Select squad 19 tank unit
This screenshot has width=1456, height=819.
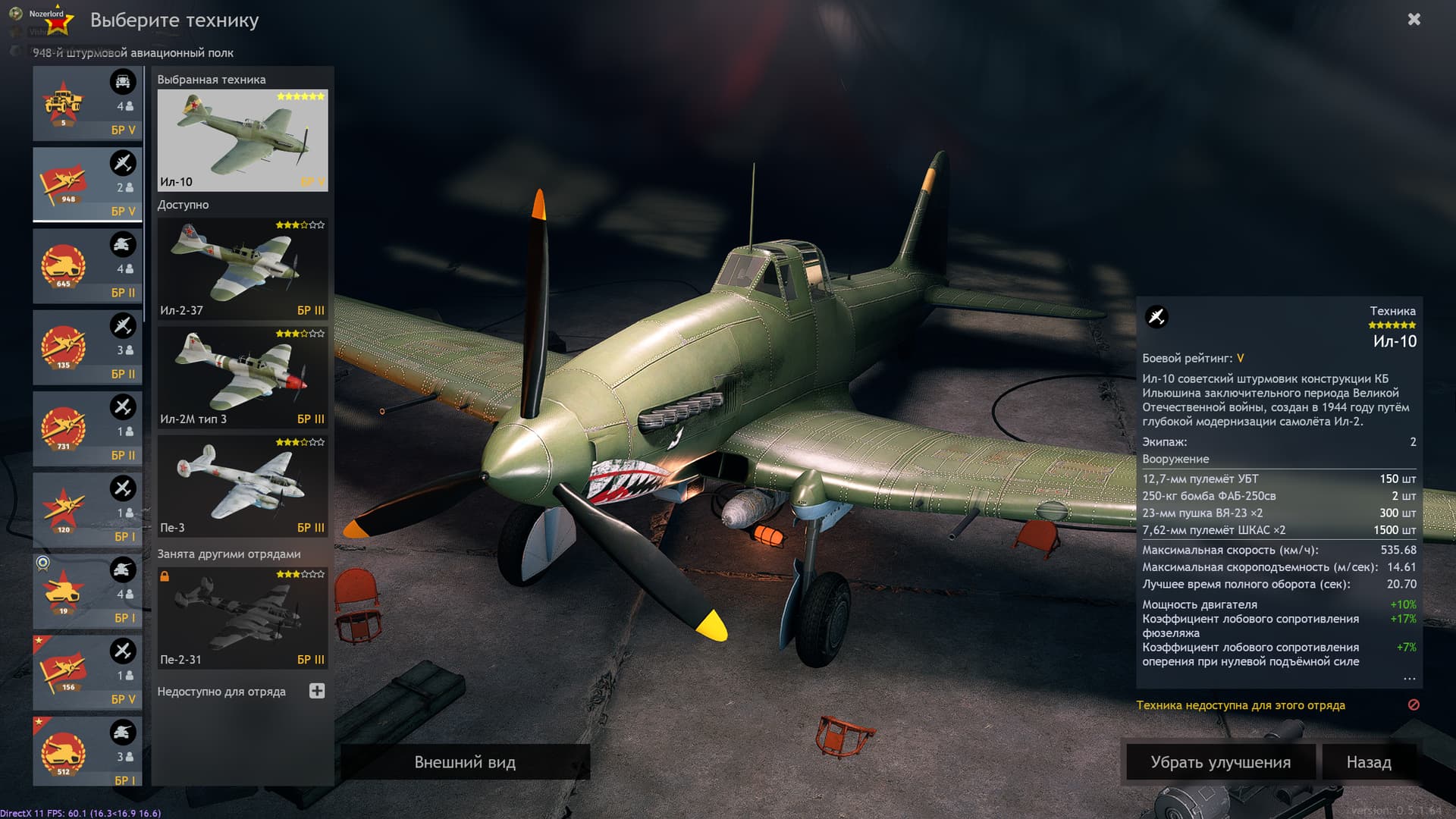[87, 591]
